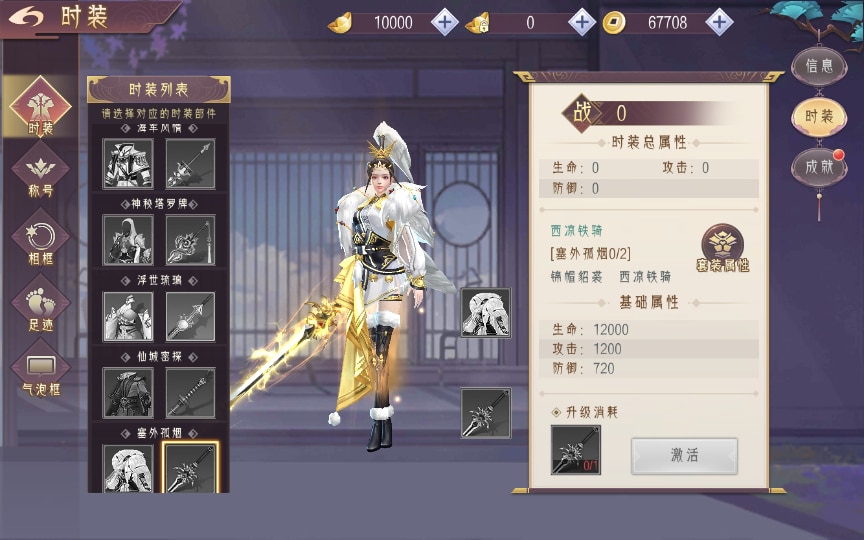
Task: Choose the 足迹 footprints category
Action: click(x=41, y=306)
